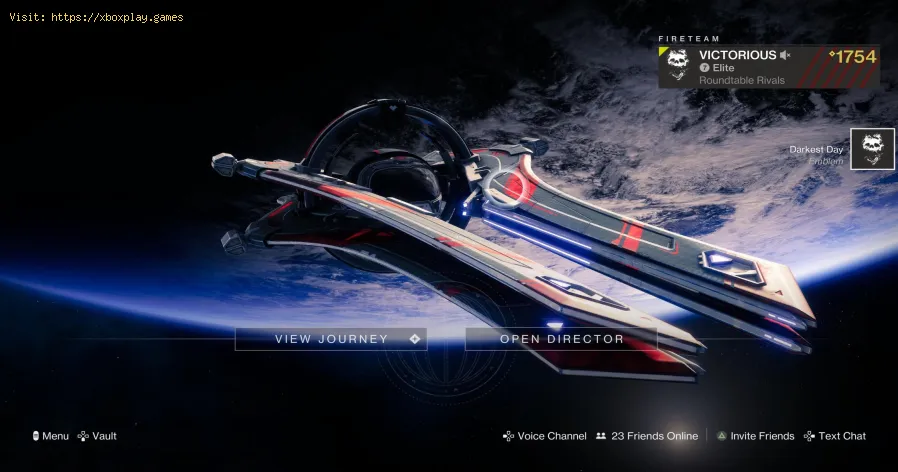Select the Open Director button
Viewport: 898px width, 472px height.
click(561, 339)
